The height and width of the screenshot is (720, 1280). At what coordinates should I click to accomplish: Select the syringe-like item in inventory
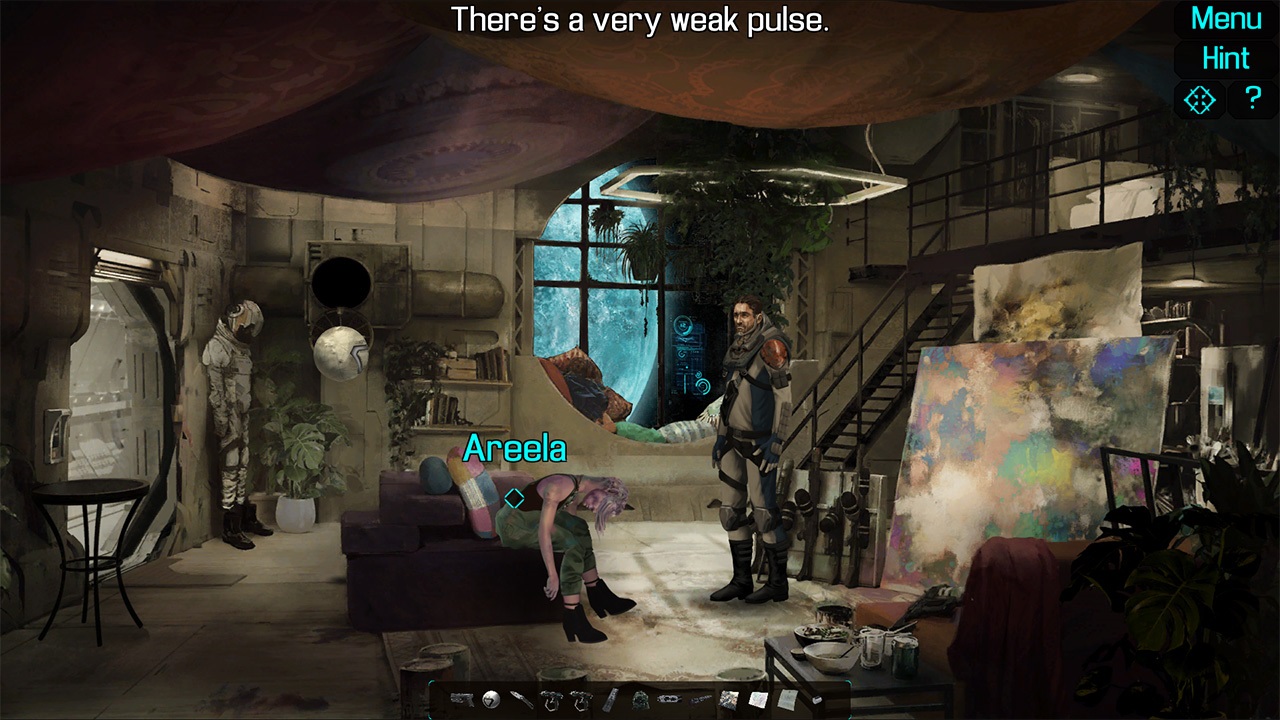tap(699, 700)
